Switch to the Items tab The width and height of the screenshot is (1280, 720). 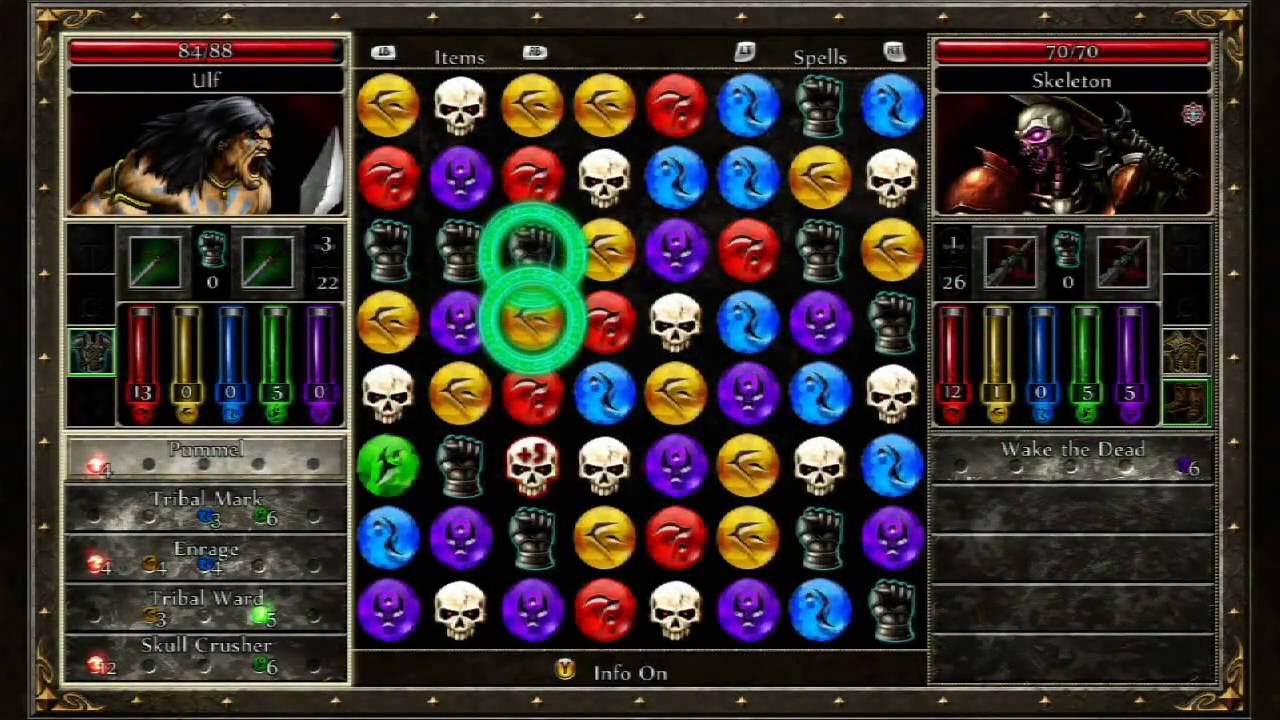pos(459,57)
